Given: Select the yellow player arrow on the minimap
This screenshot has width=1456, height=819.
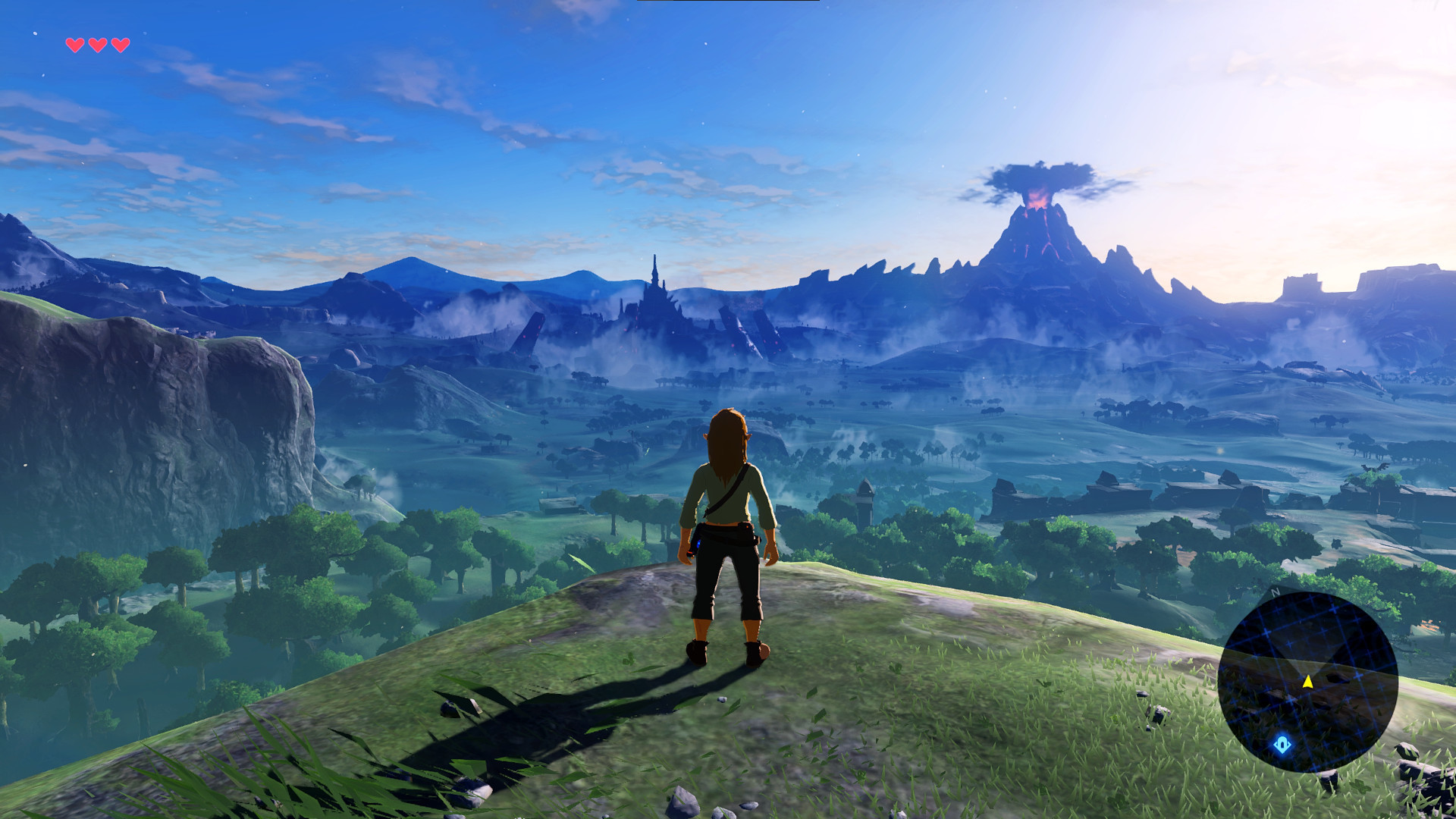Looking at the screenshot, I should click(1307, 681).
